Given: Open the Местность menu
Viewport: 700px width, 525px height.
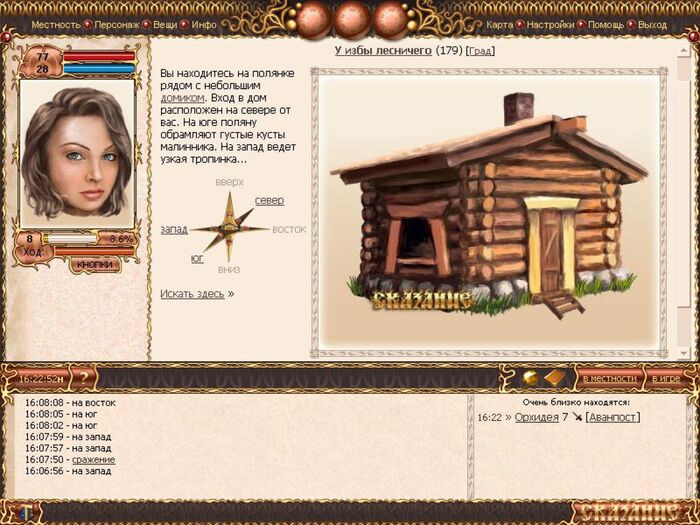Looking at the screenshot, I should 55,24.
